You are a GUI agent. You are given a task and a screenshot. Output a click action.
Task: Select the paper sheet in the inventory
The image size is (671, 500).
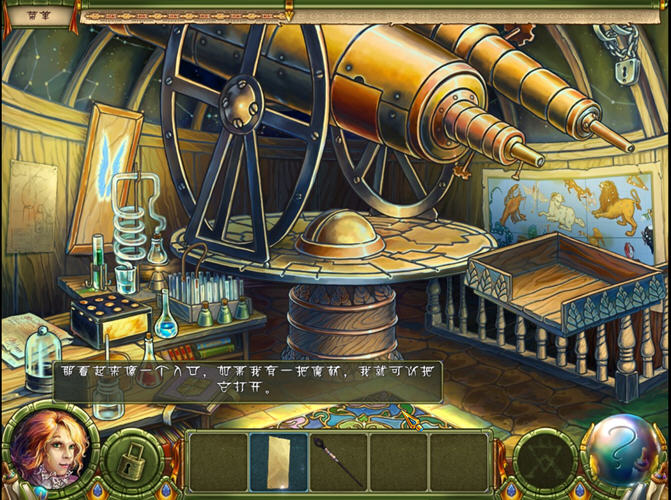(278, 461)
